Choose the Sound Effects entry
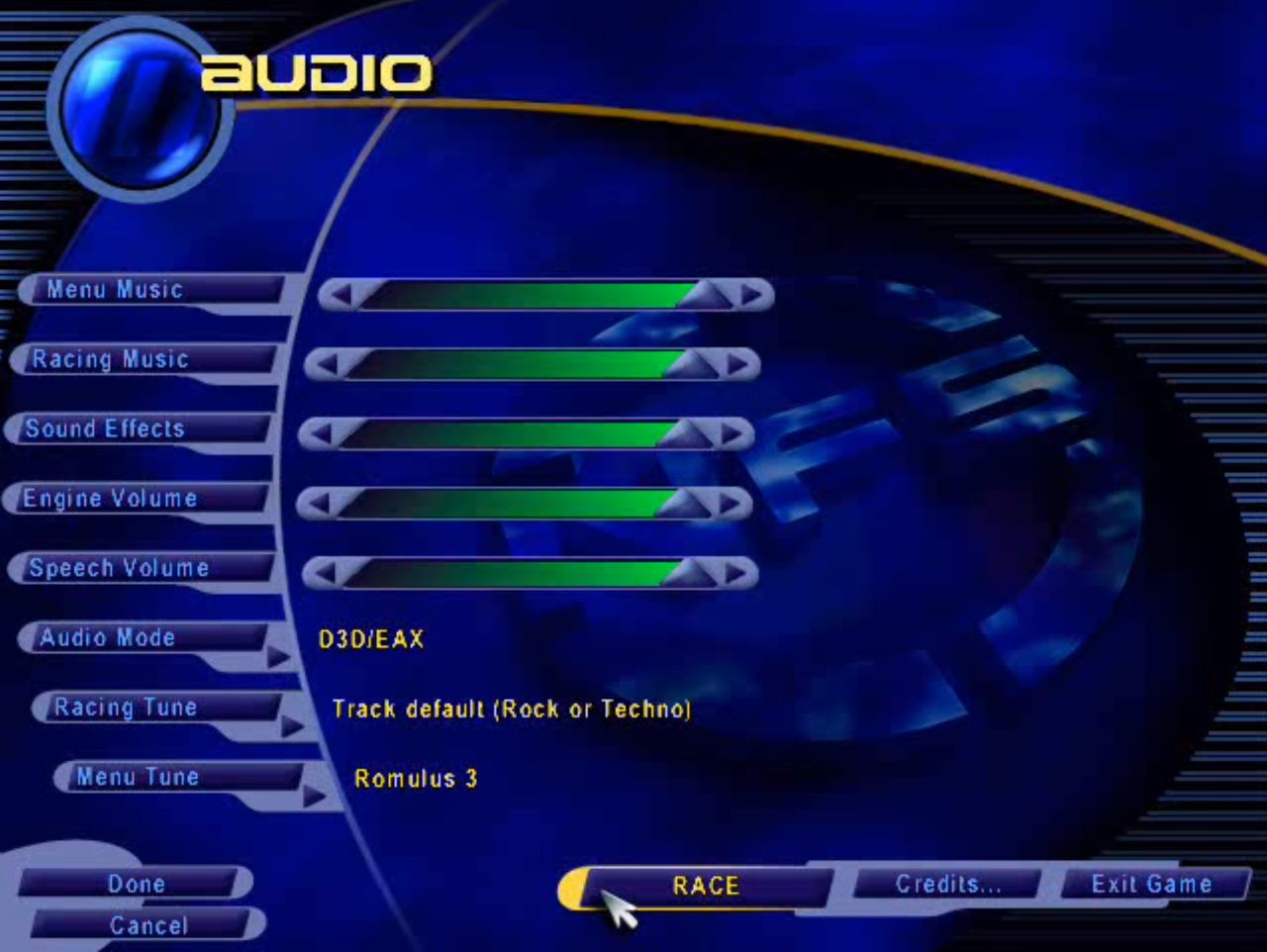 click(105, 428)
